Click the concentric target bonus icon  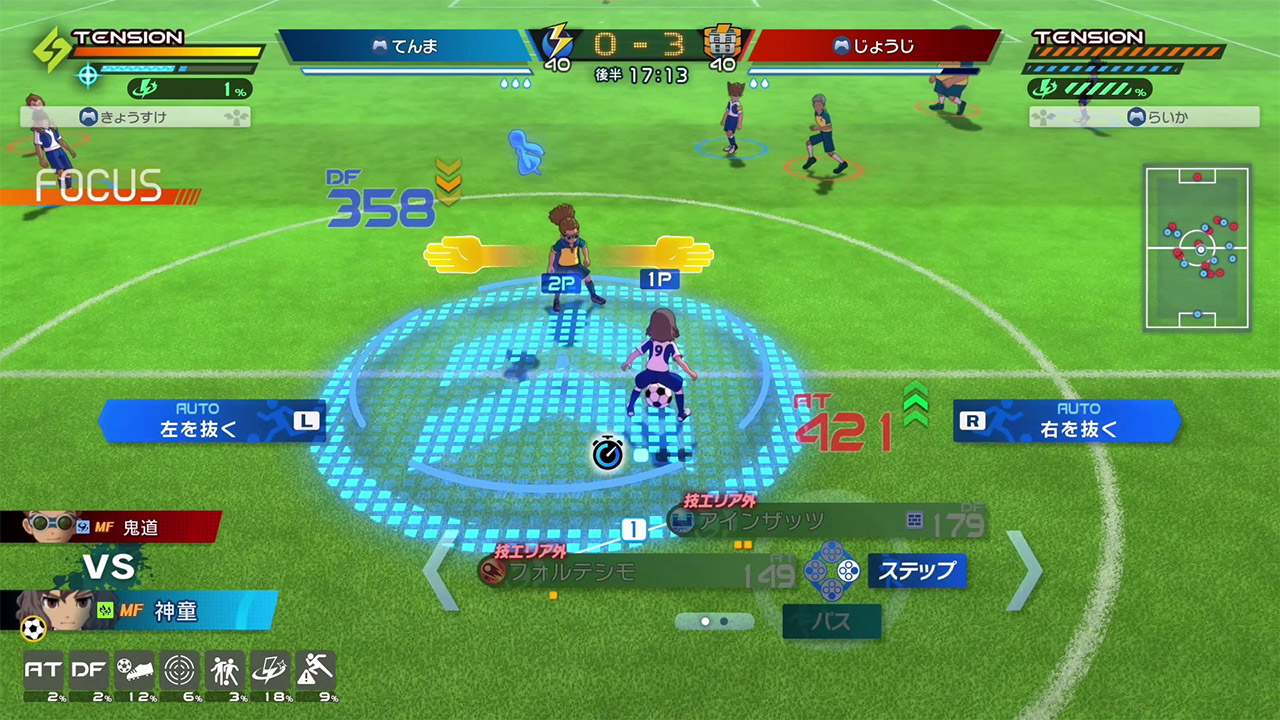179,672
